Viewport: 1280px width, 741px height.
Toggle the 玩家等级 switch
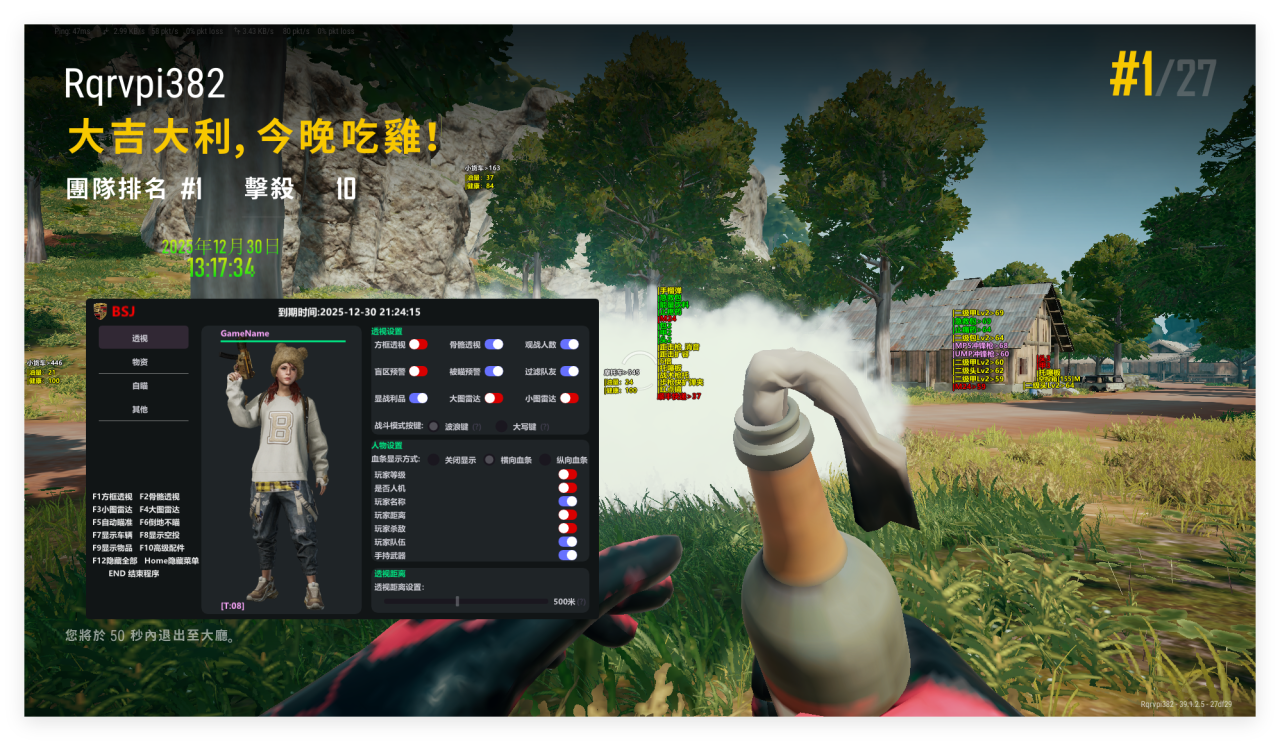click(567, 475)
